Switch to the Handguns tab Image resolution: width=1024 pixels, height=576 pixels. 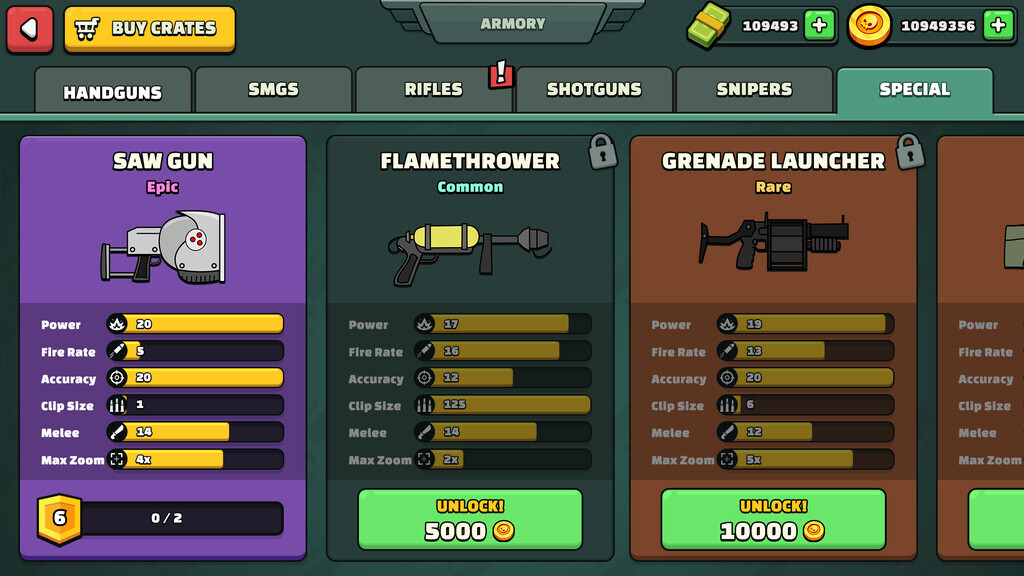point(112,92)
